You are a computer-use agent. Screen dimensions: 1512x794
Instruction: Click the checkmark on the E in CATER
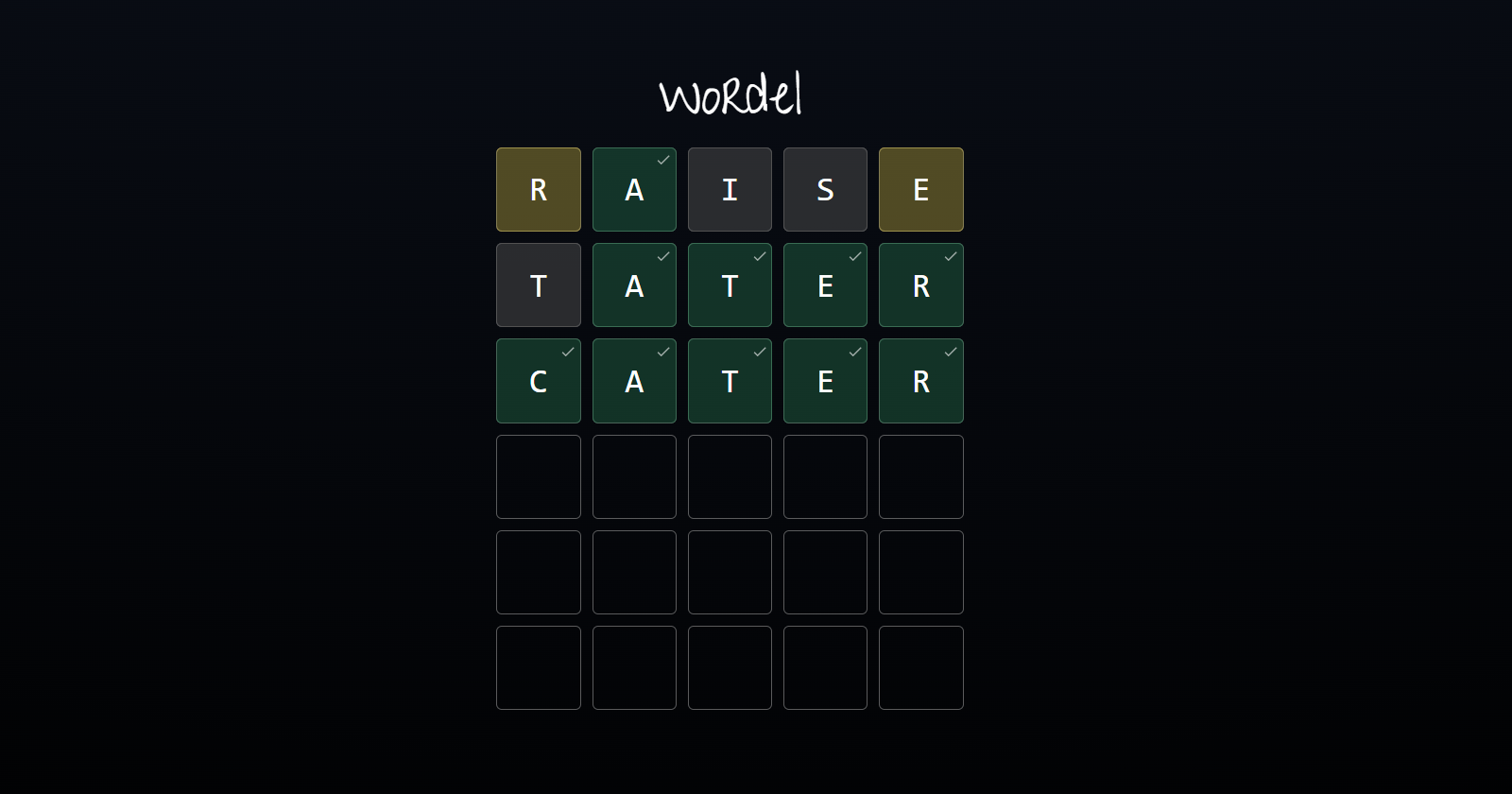tap(854, 351)
